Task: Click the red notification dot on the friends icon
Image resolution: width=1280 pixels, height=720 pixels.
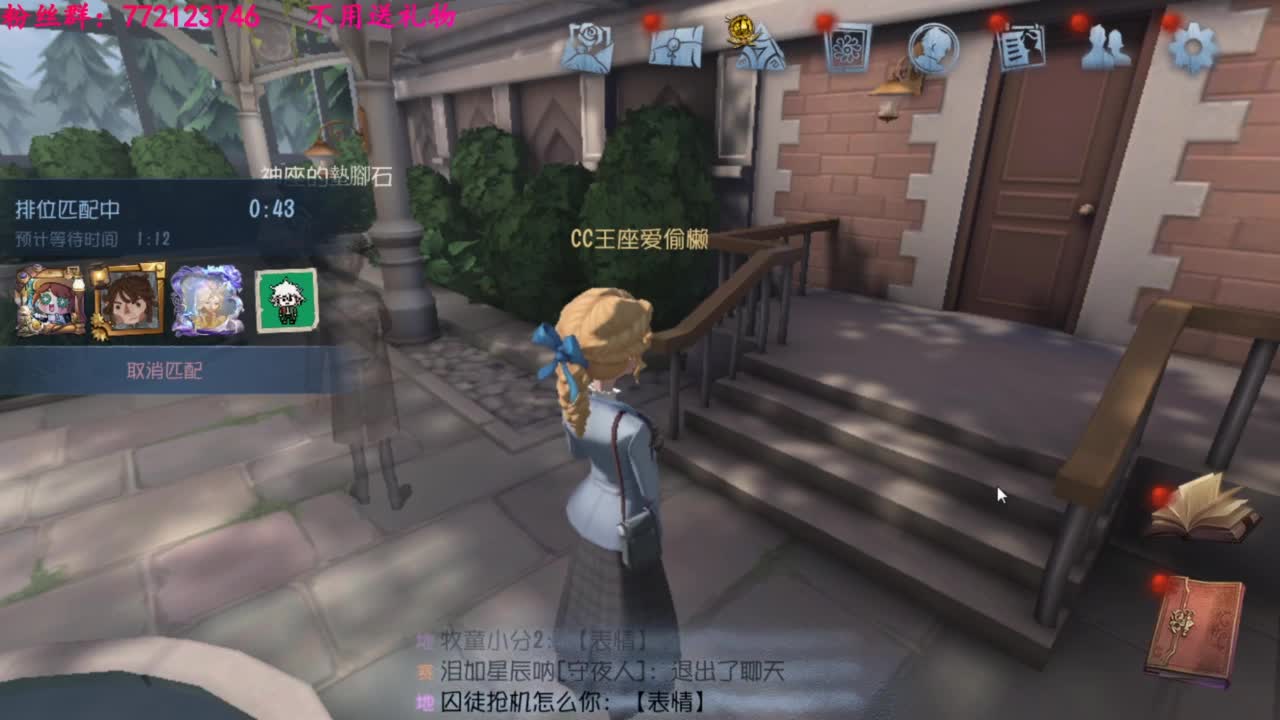Action: pyautogui.click(x=1077, y=22)
